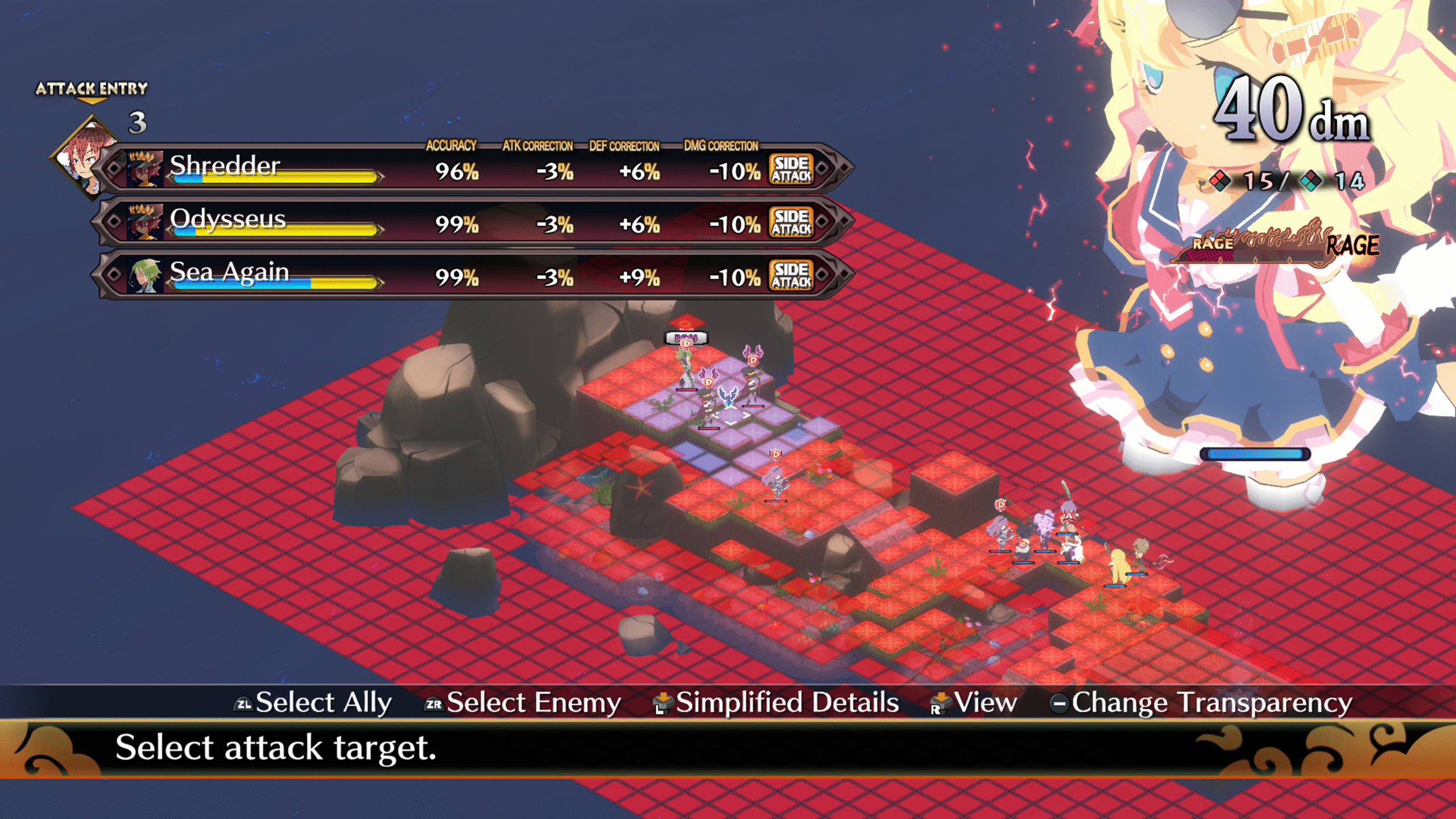Click the red-haired attacker portrait
Viewport: 1456px width, 819px height.
click(85, 156)
